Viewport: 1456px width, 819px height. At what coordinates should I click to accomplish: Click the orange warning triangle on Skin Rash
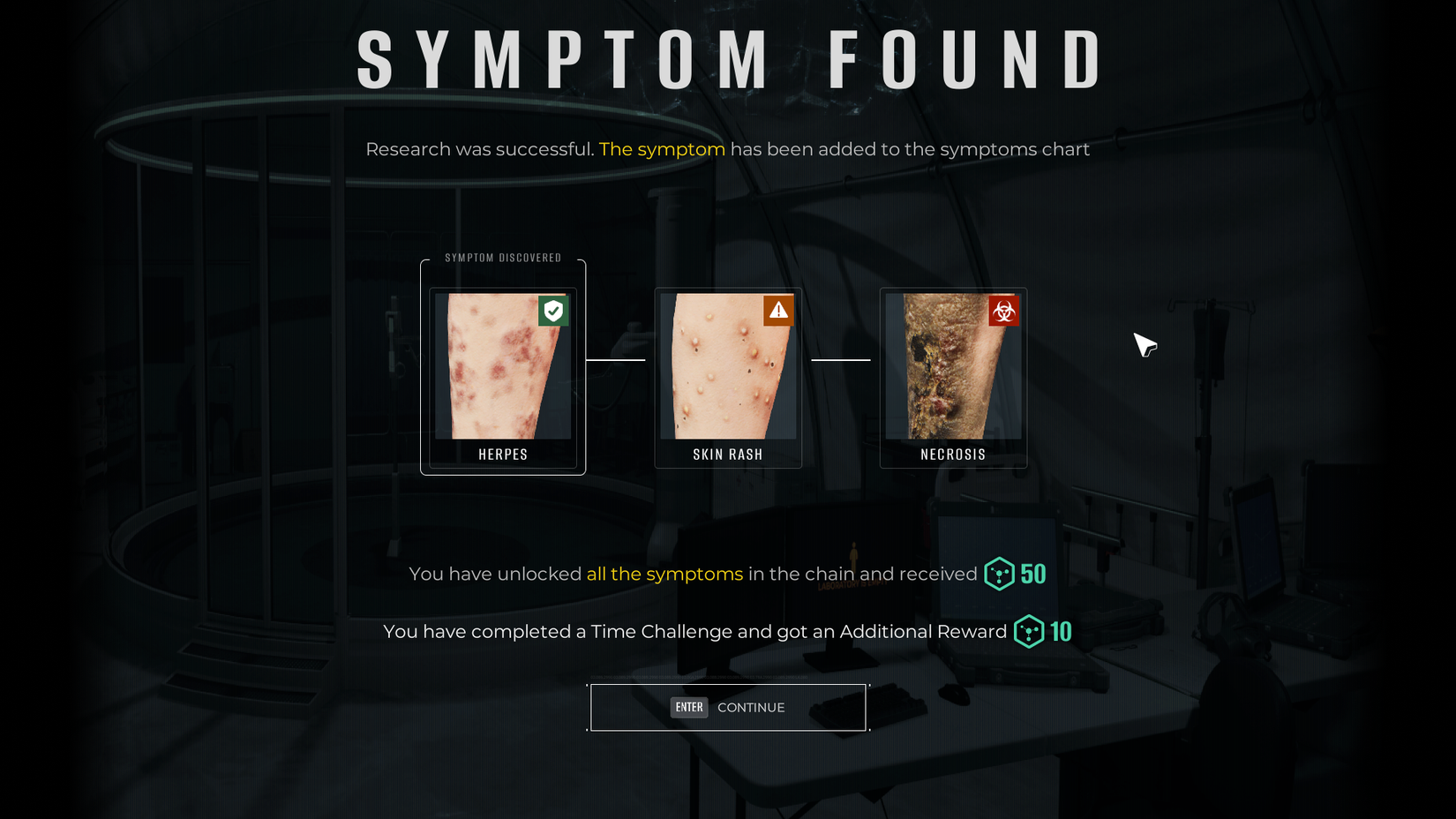tap(778, 311)
